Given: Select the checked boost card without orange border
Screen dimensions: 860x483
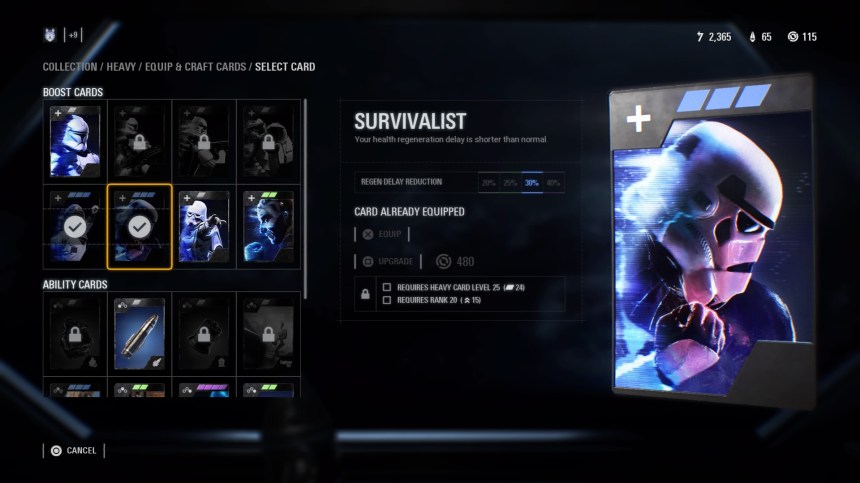Looking at the screenshot, I should tap(75, 226).
